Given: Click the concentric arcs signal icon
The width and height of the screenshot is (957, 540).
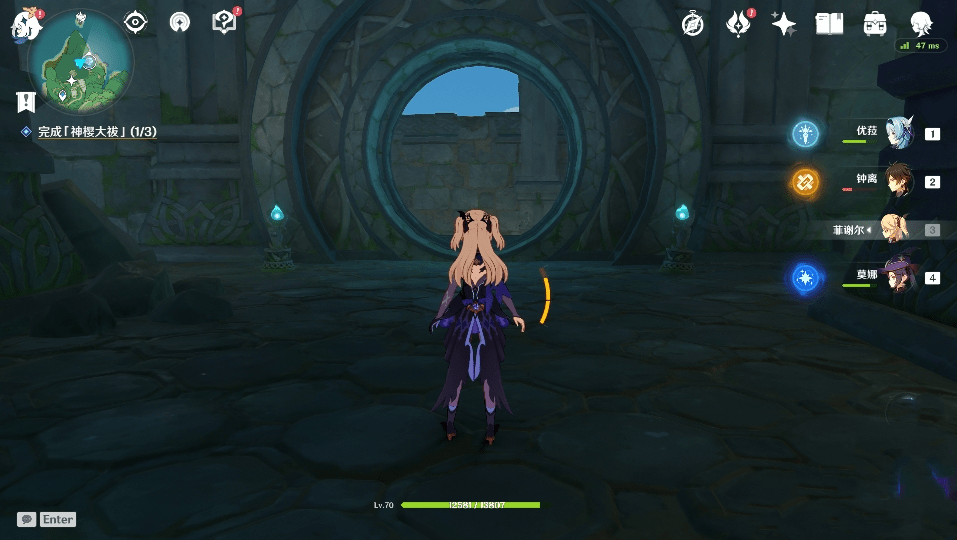Looking at the screenshot, I should 180,22.
